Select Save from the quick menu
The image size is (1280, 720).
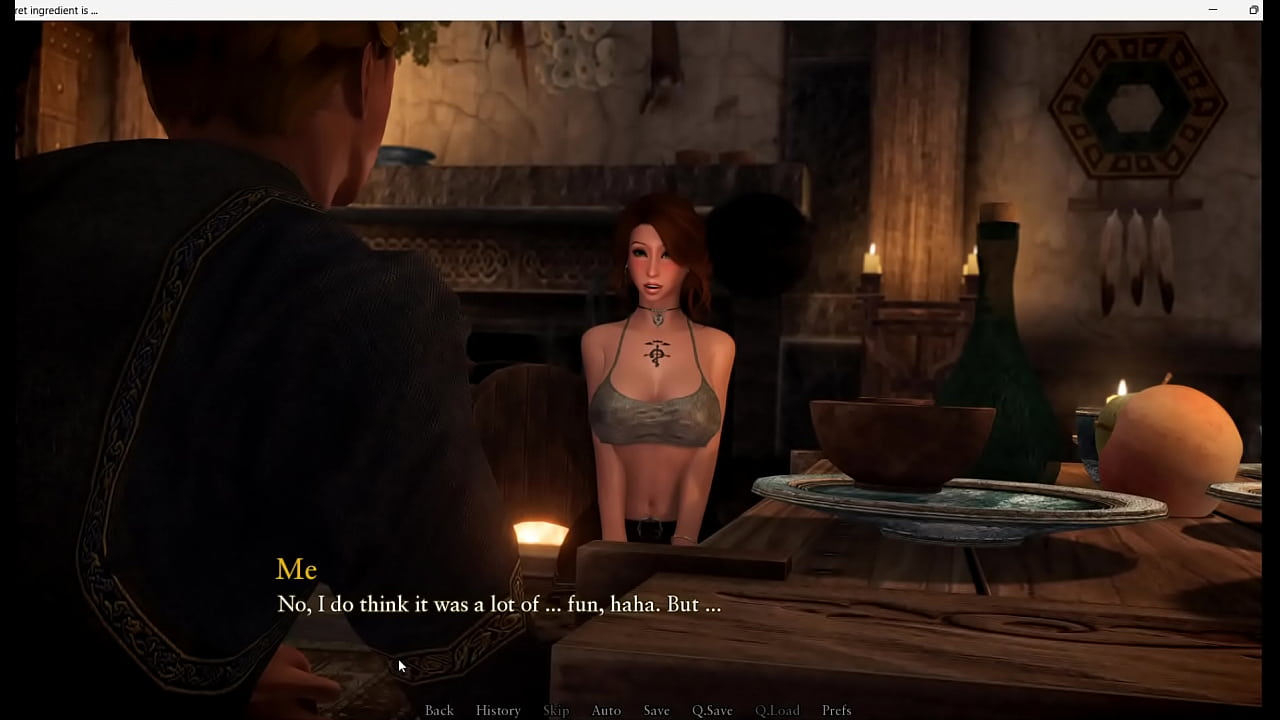[x=656, y=710]
